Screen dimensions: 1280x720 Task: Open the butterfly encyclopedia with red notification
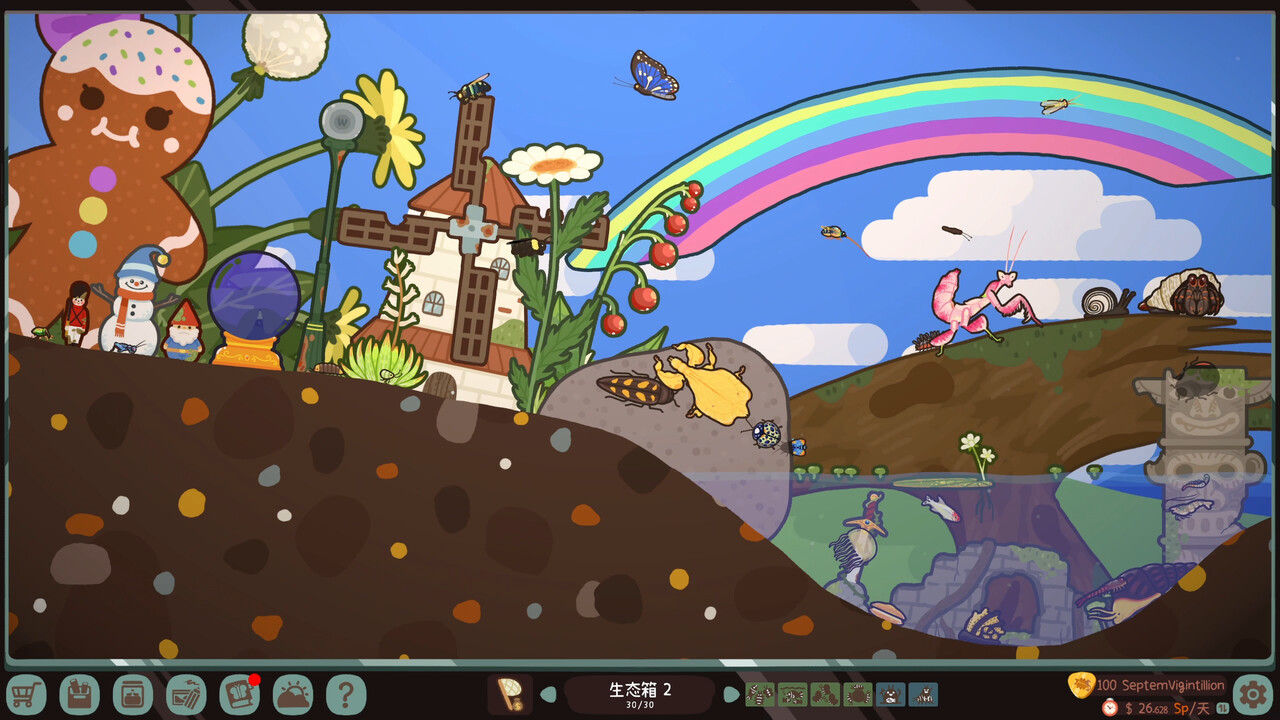pos(240,693)
